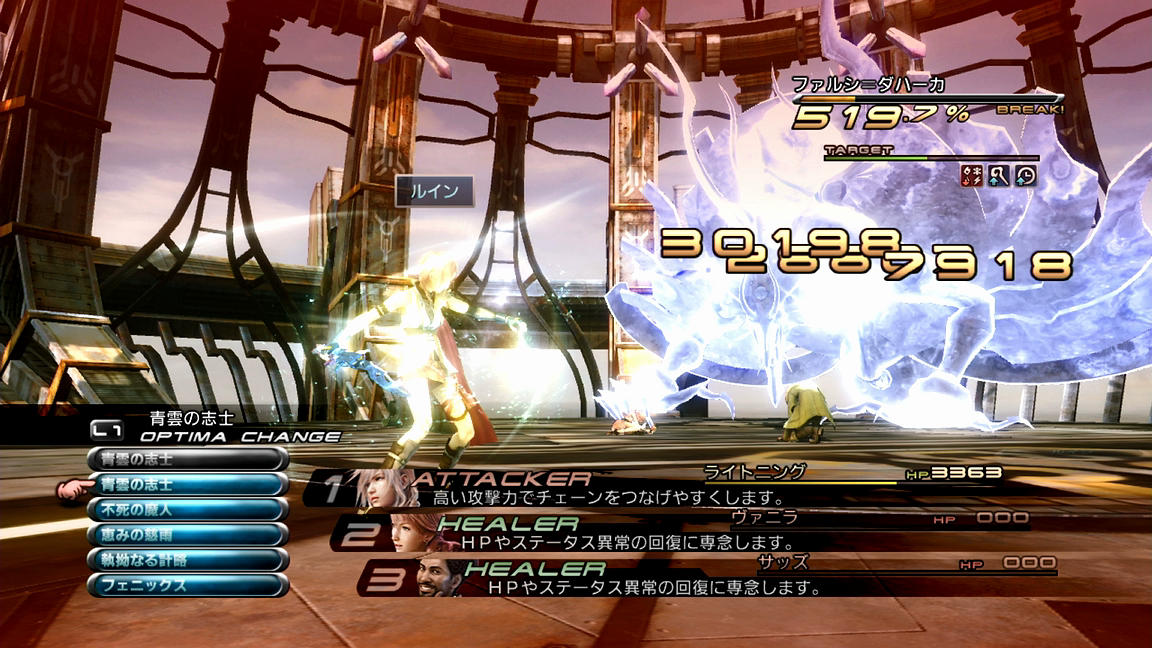This screenshot has height=648, width=1152.
Task: Inspect the red elemental weakness status icon
Action: (x=972, y=176)
